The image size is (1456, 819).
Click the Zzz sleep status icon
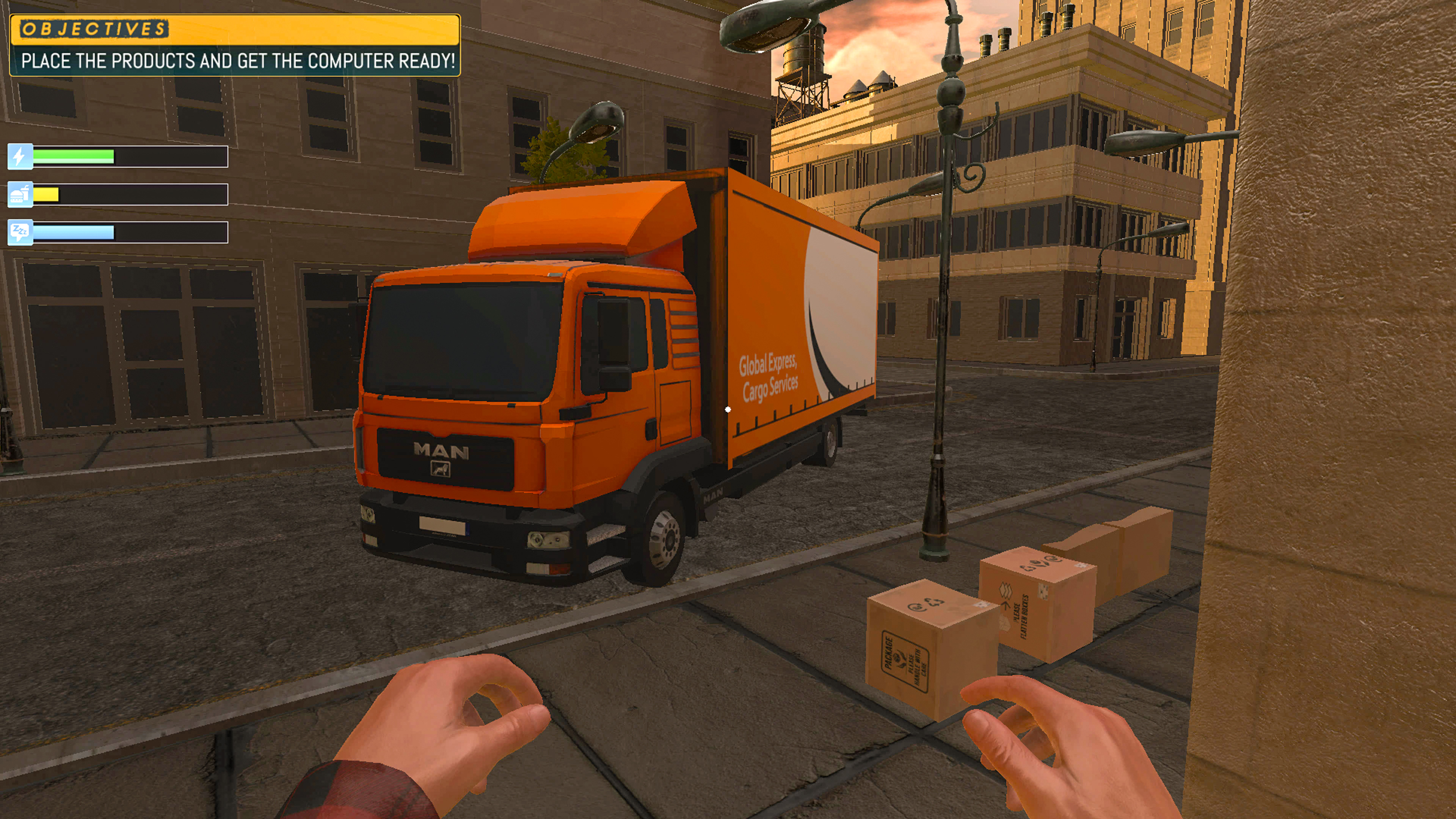point(20,232)
